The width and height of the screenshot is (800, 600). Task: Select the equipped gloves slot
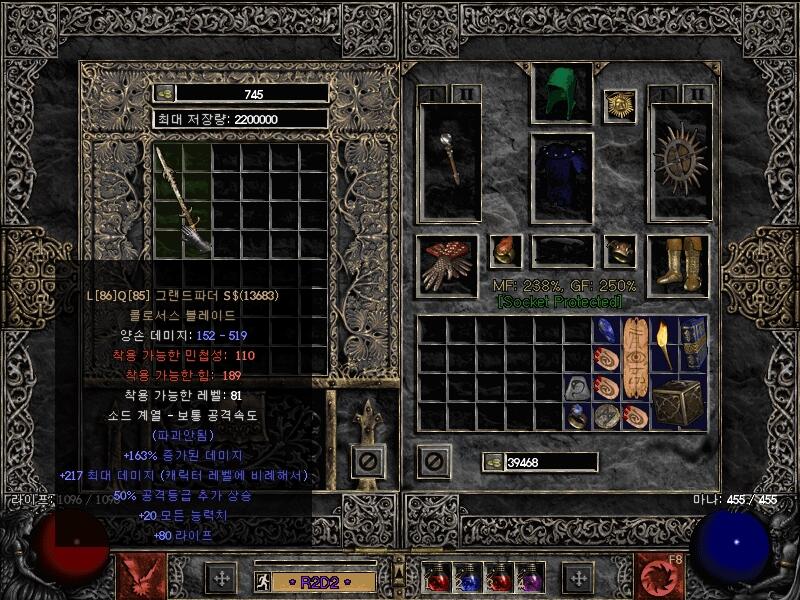(x=449, y=265)
